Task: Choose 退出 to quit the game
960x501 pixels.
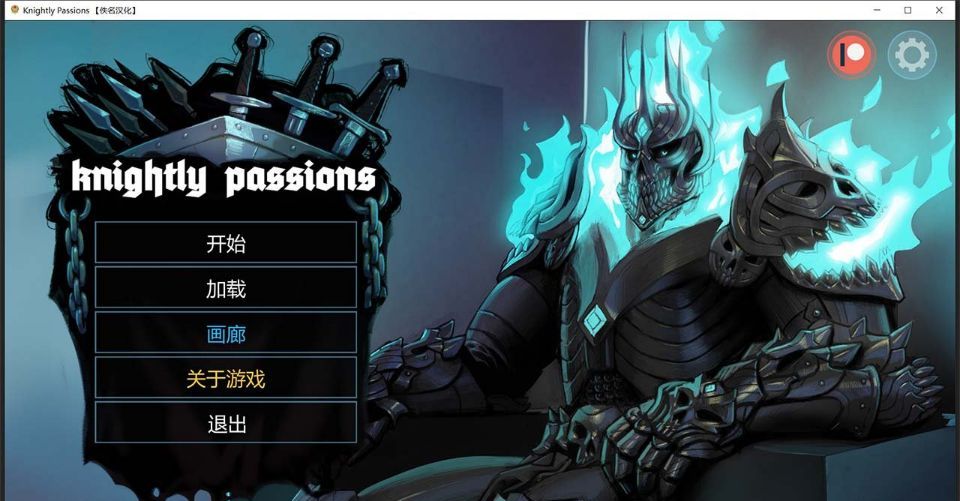Action: click(226, 424)
